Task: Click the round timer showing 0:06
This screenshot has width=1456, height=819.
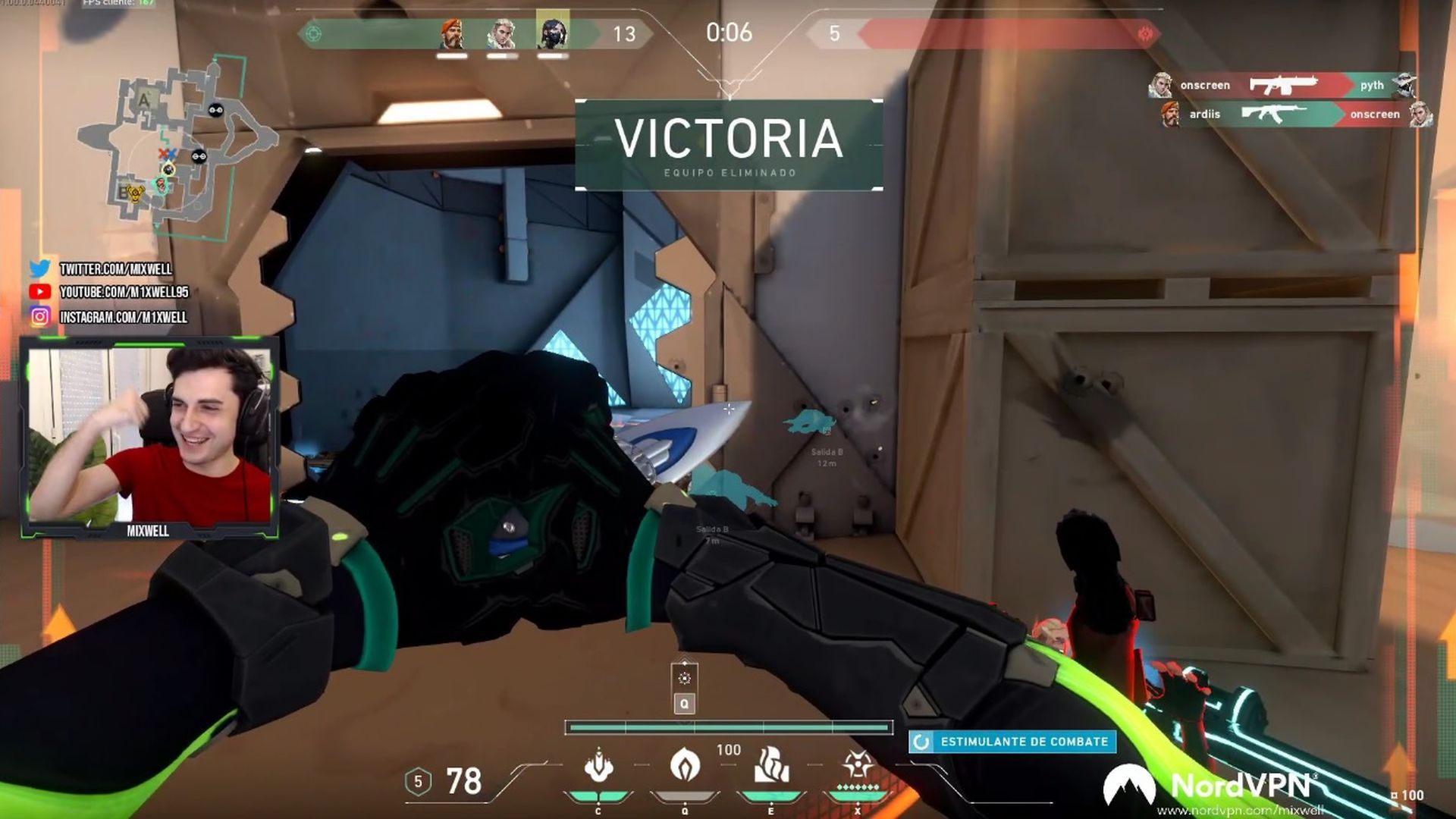Action: point(728,34)
